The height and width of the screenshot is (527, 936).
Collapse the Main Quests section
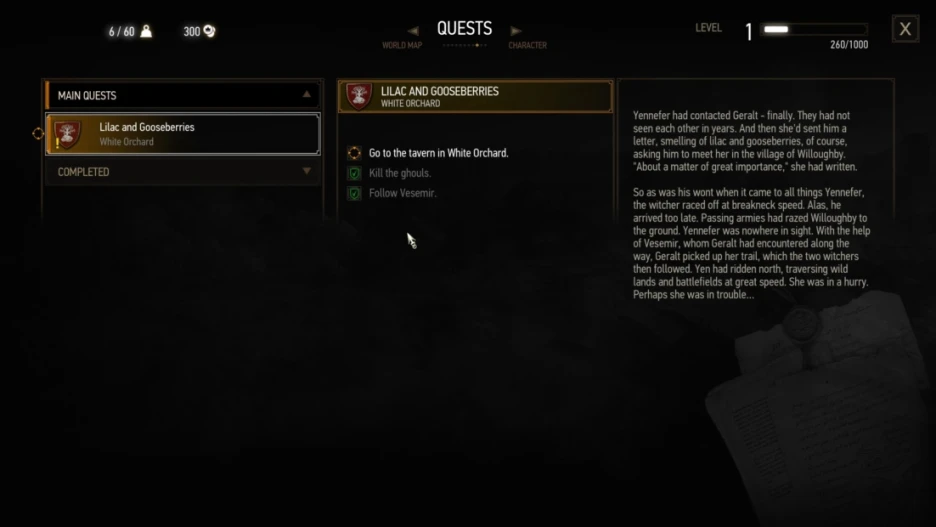pos(306,95)
